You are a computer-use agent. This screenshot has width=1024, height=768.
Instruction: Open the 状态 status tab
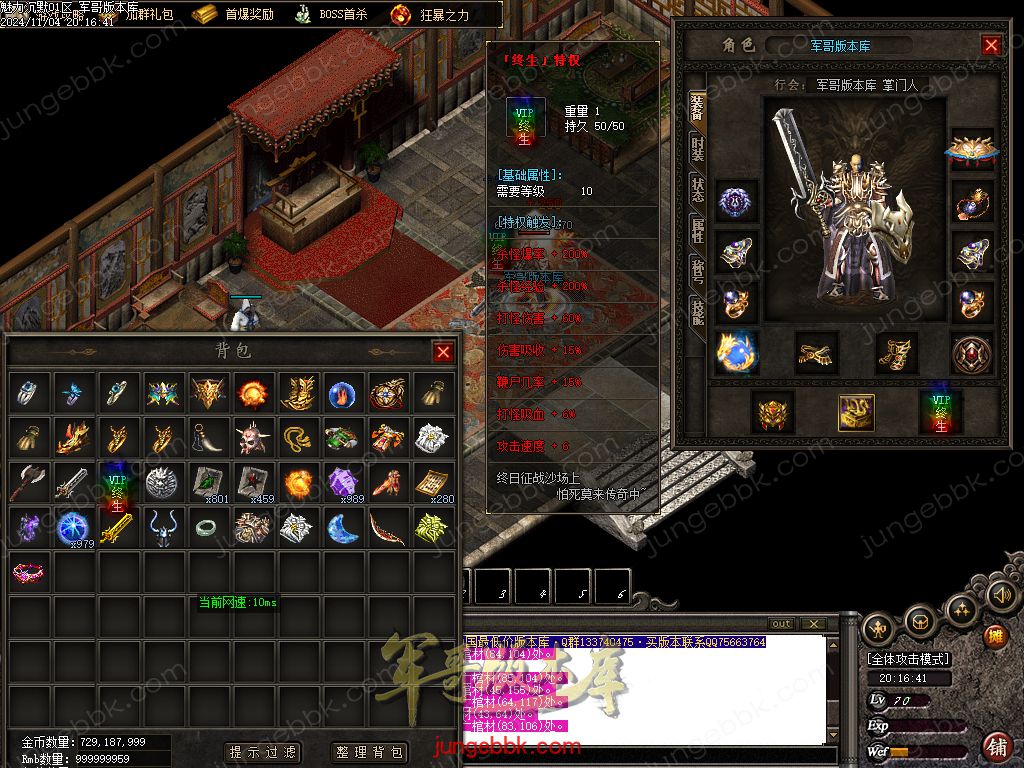click(x=697, y=190)
